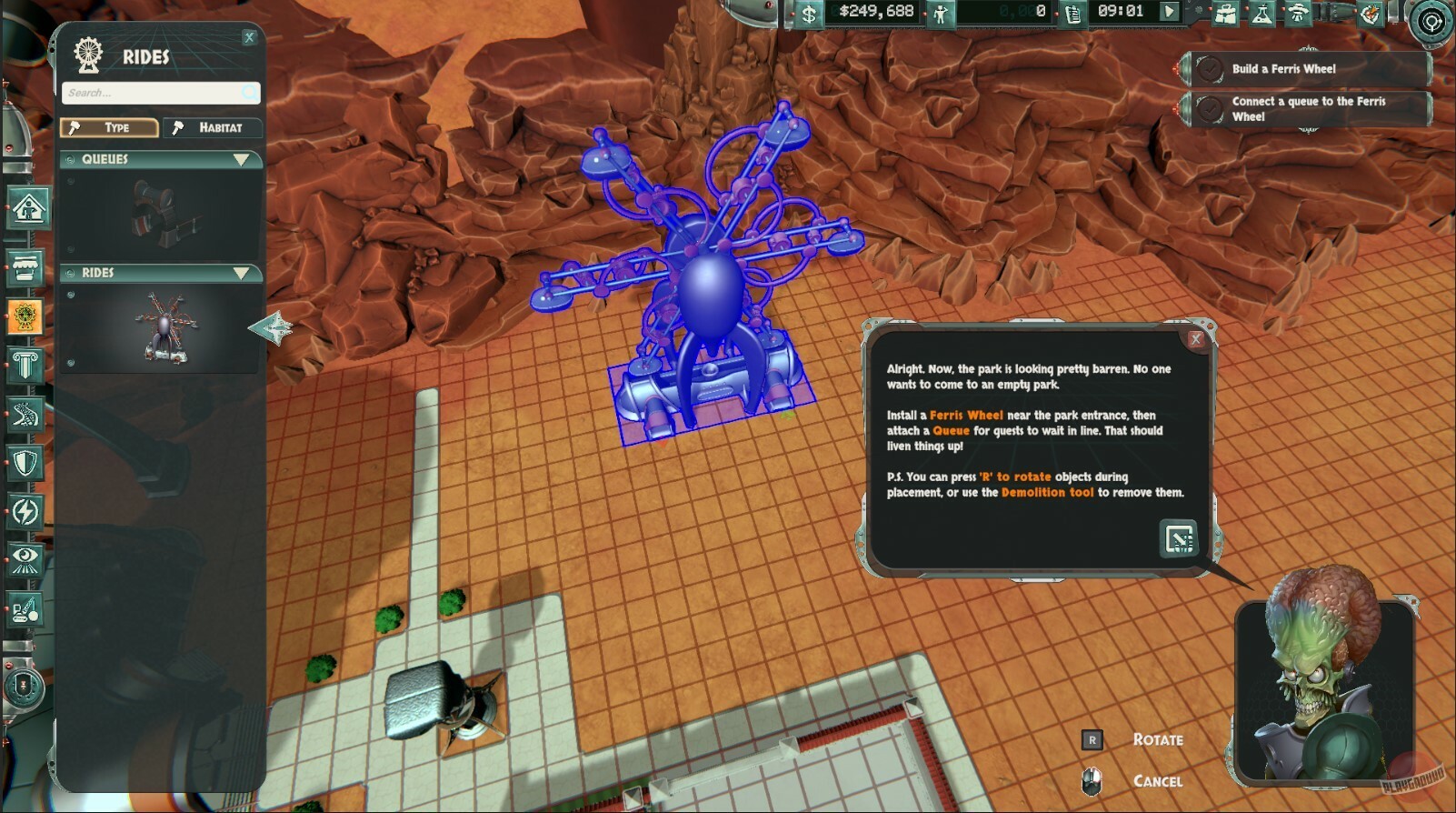Collapse the QUEUES section
Screen dimensions: 1456x813
(x=241, y=159)
